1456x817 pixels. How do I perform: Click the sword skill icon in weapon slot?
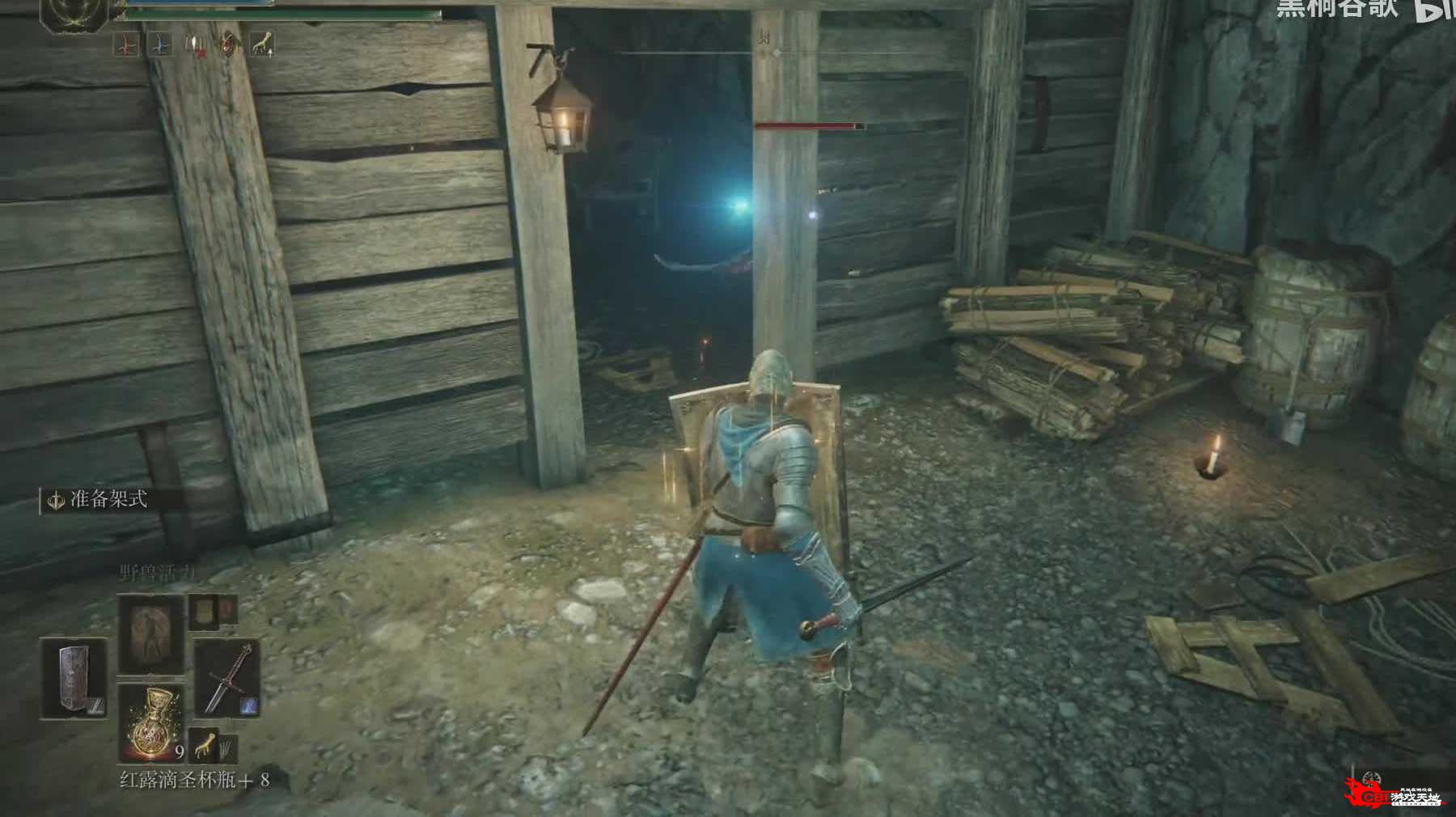click(249, 705)
